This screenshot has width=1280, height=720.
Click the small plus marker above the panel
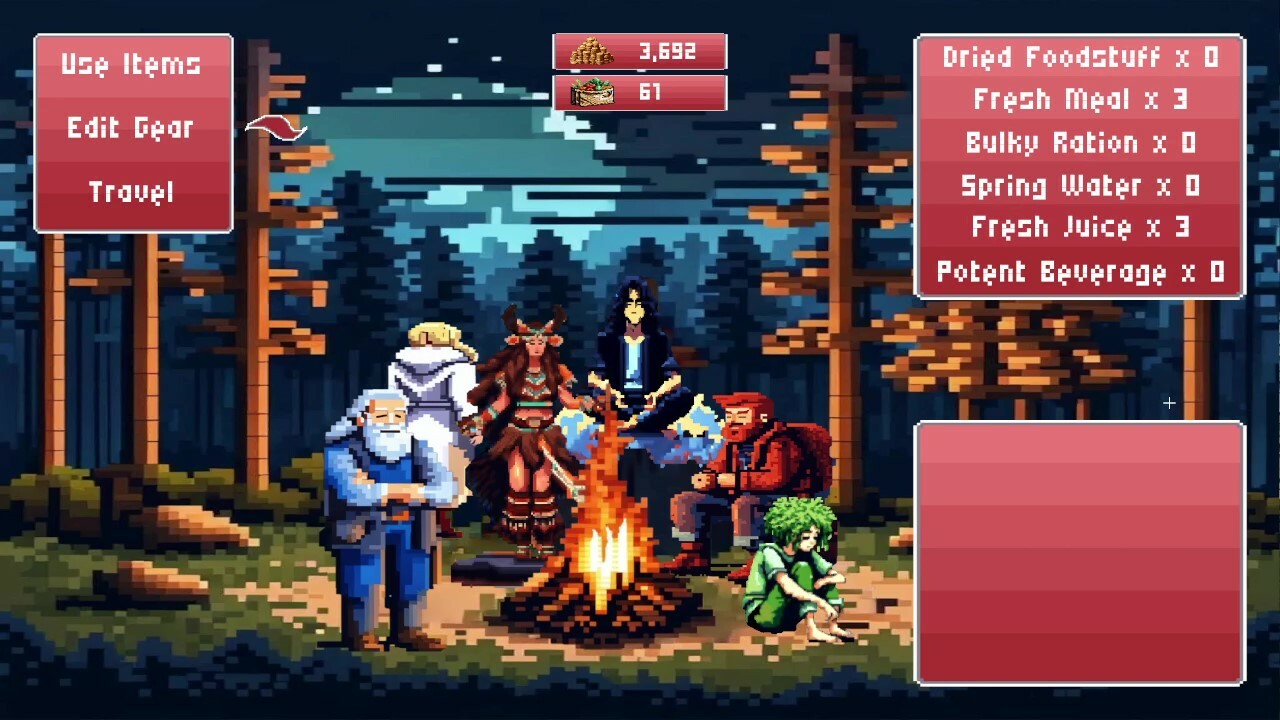coord(1168,403)
